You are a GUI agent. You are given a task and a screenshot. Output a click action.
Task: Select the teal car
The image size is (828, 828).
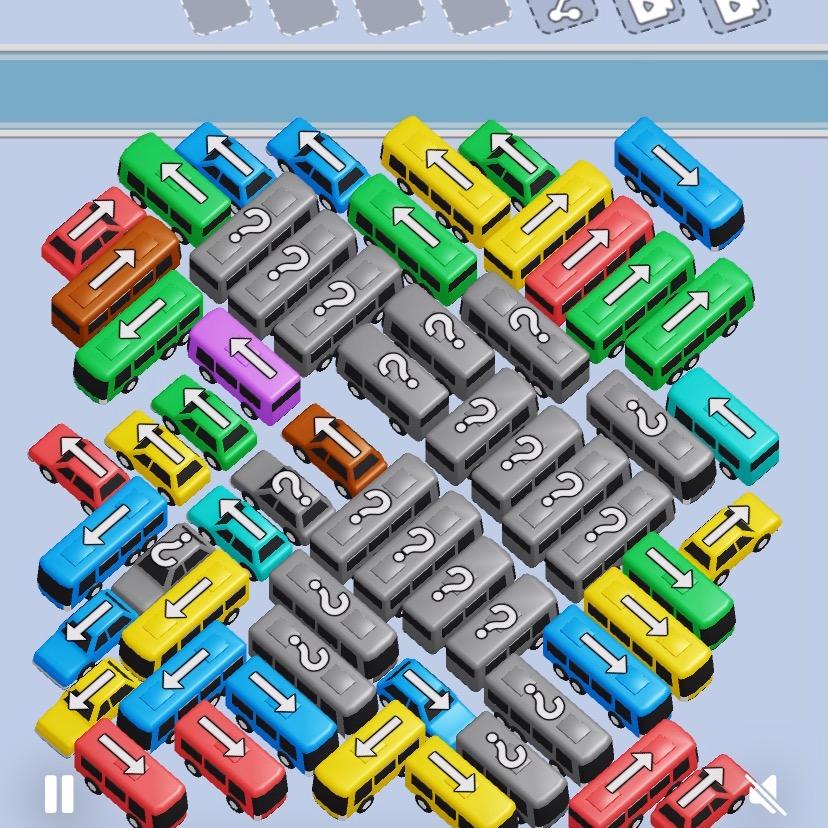click(x=238, y=530)
